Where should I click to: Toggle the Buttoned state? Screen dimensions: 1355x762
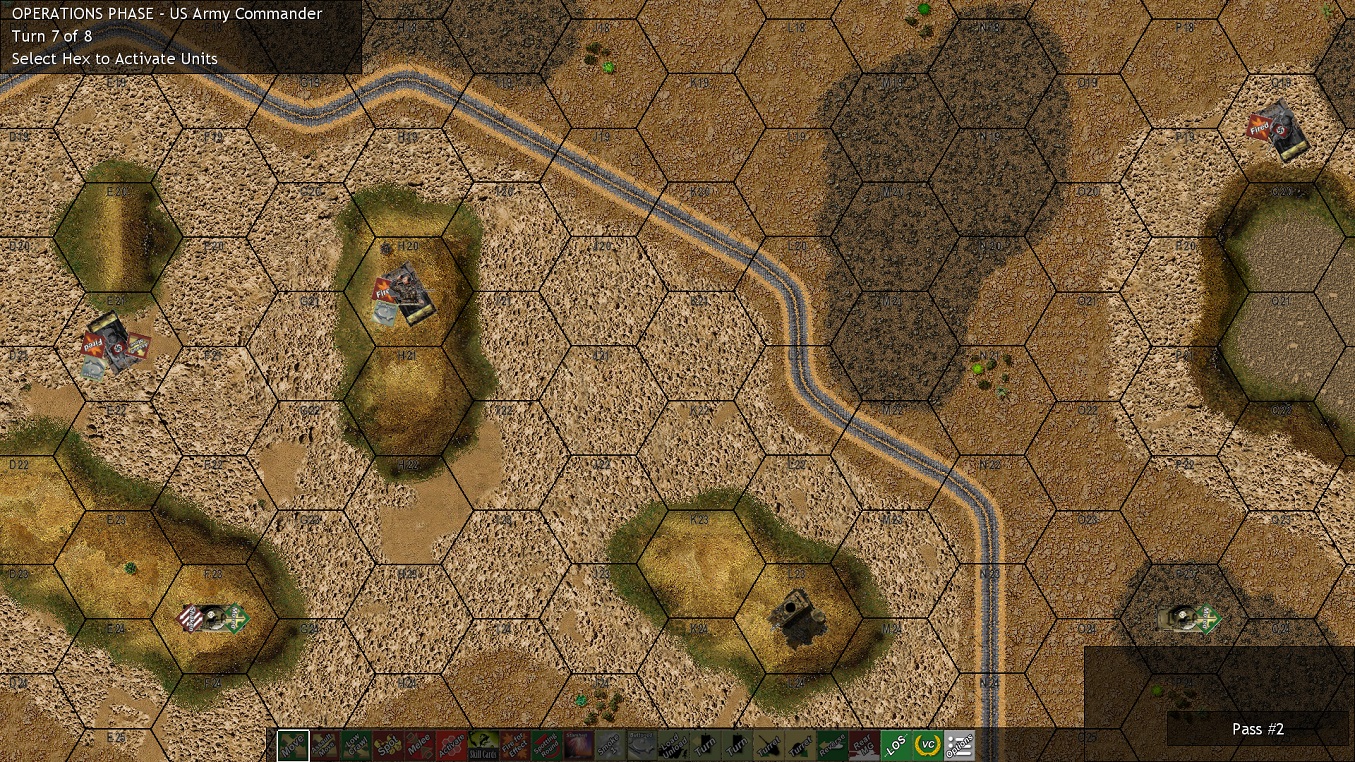click(640, 746)
